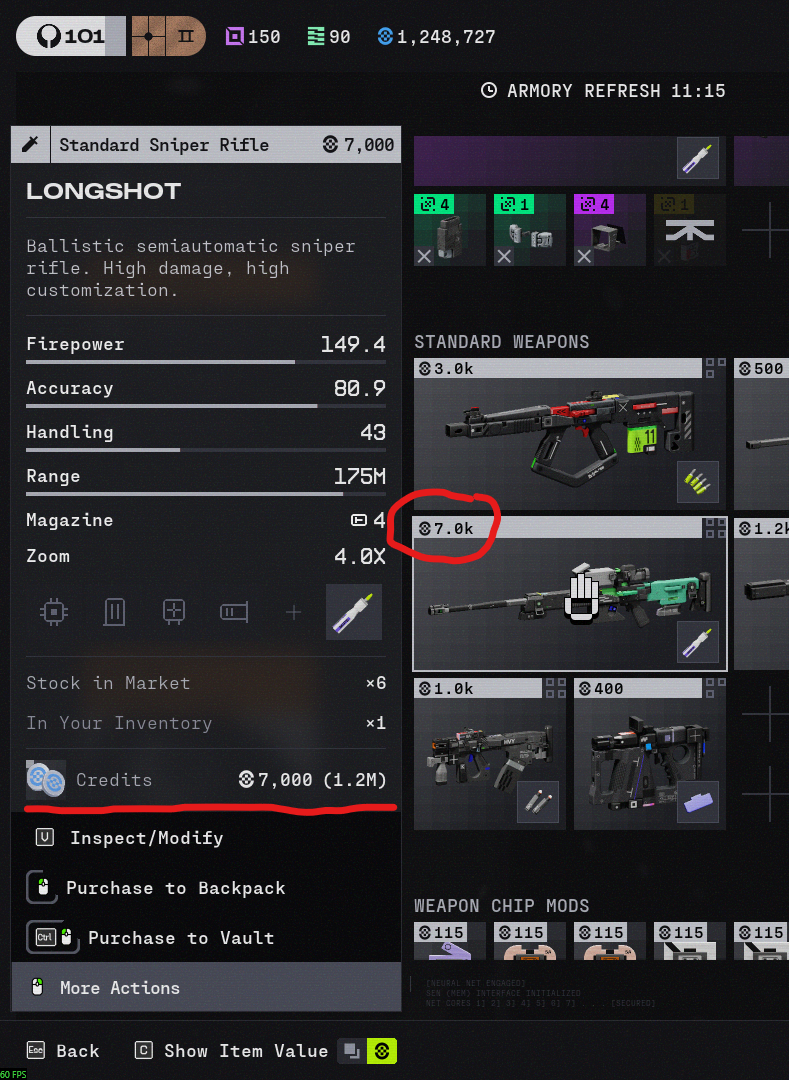Select the weapon tile priced 500
The width and height of the screenshot is (789, 1080).
click(x=762, y=434)
